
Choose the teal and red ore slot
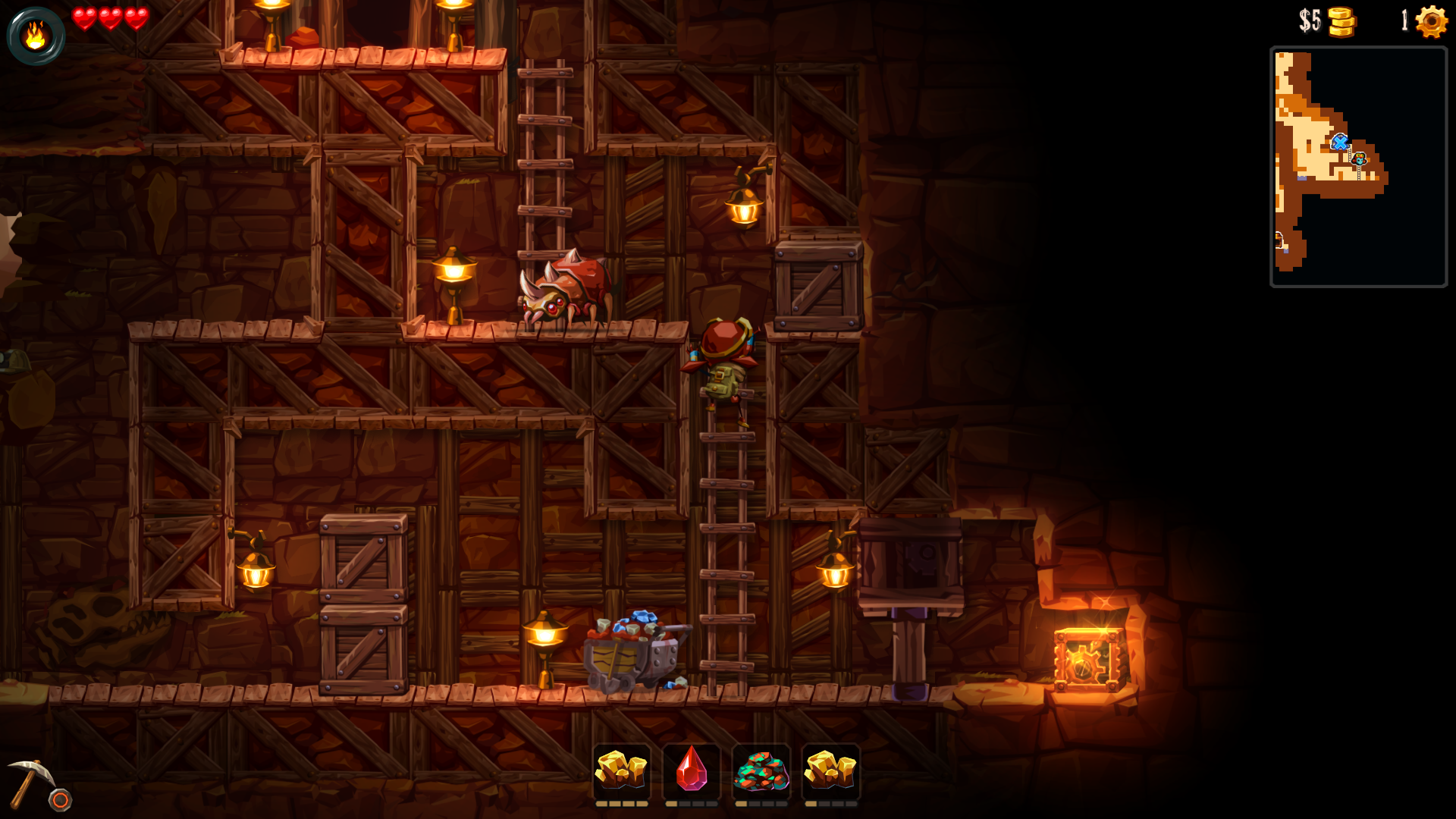[x=761, y=771]
